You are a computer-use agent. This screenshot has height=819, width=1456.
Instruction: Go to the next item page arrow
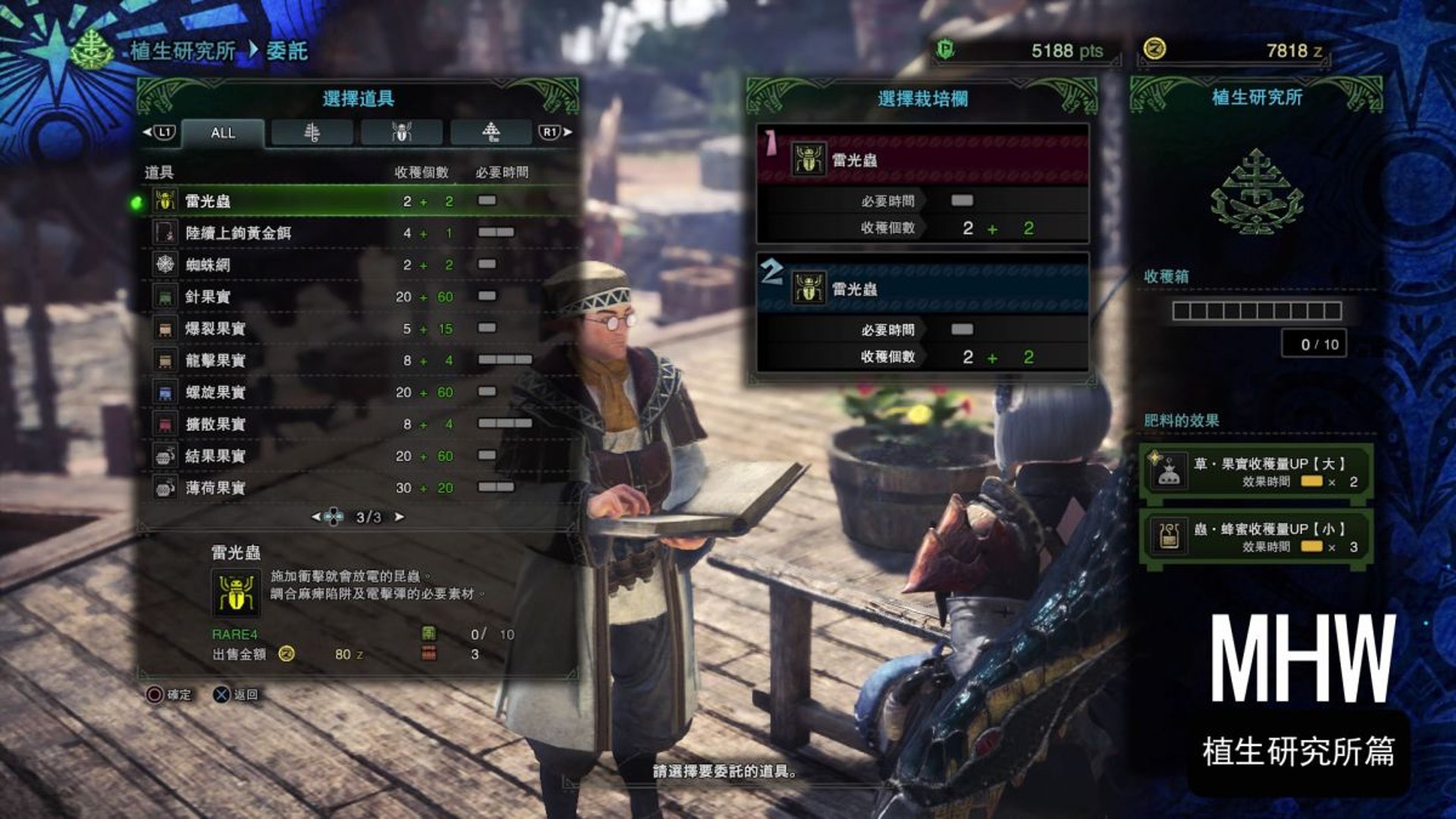(x=399, y=517)
